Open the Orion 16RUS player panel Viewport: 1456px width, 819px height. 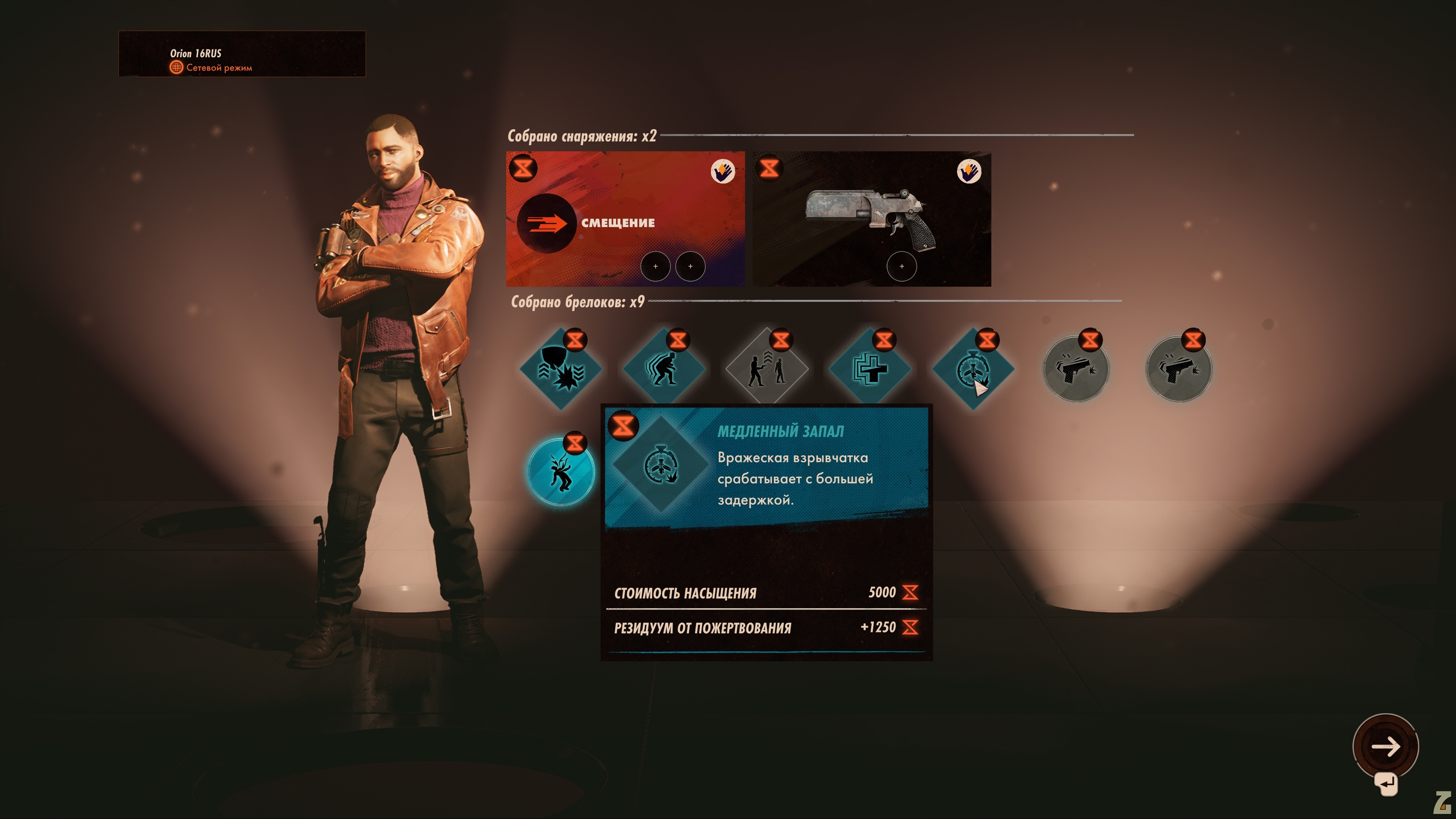242,54
